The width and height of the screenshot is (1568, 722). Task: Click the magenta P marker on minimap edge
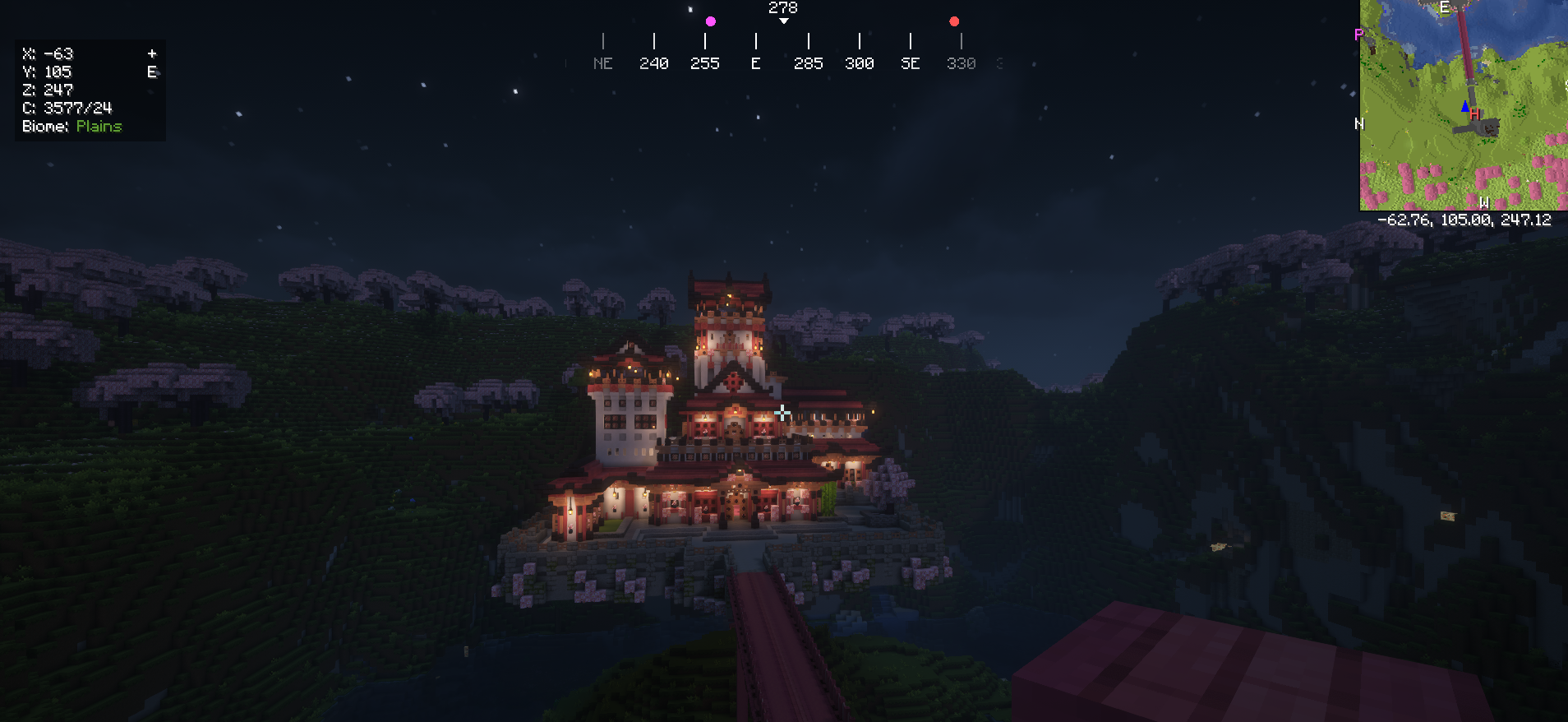point(1358,35)
